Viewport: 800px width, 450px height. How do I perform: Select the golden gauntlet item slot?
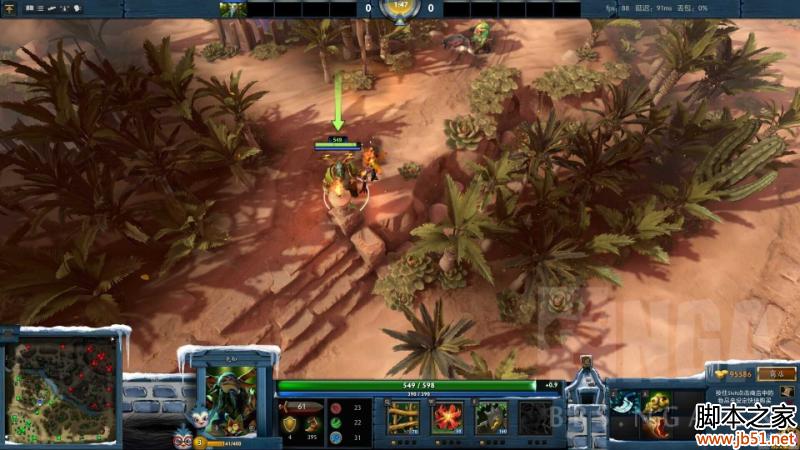[655, 402]
